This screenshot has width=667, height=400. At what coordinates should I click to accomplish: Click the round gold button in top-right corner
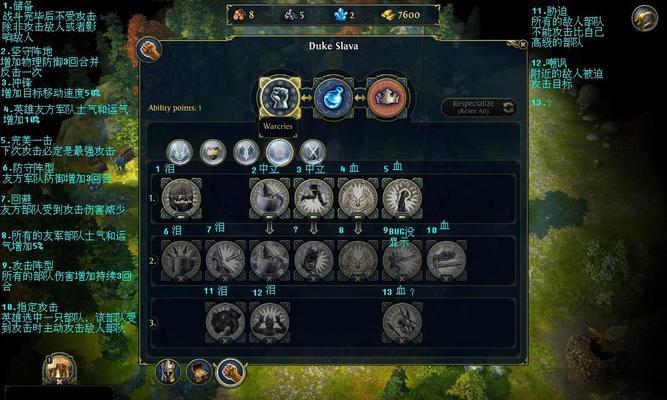pyautogui.click(x=645, y=18)
